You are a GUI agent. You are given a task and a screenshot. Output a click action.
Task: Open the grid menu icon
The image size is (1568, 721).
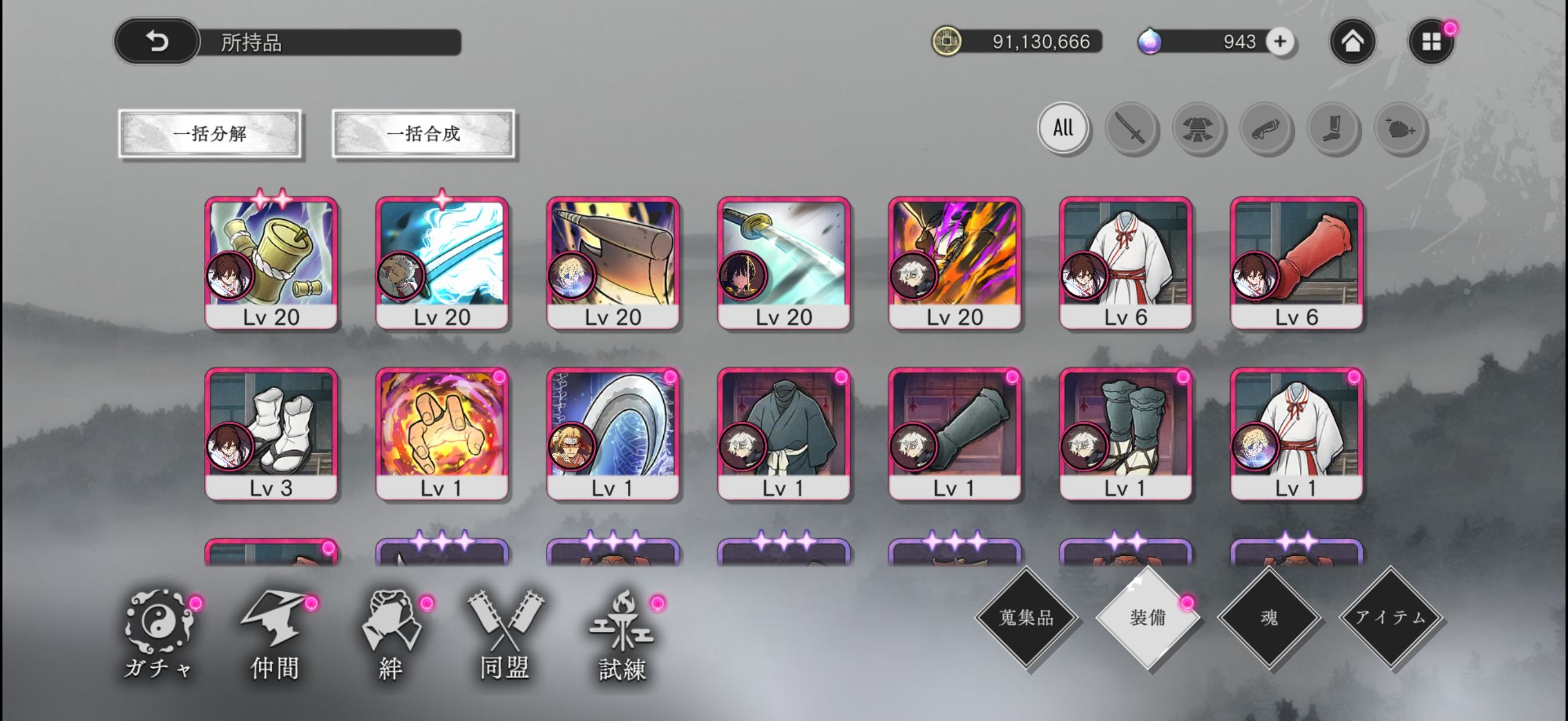coord(1430,41)
